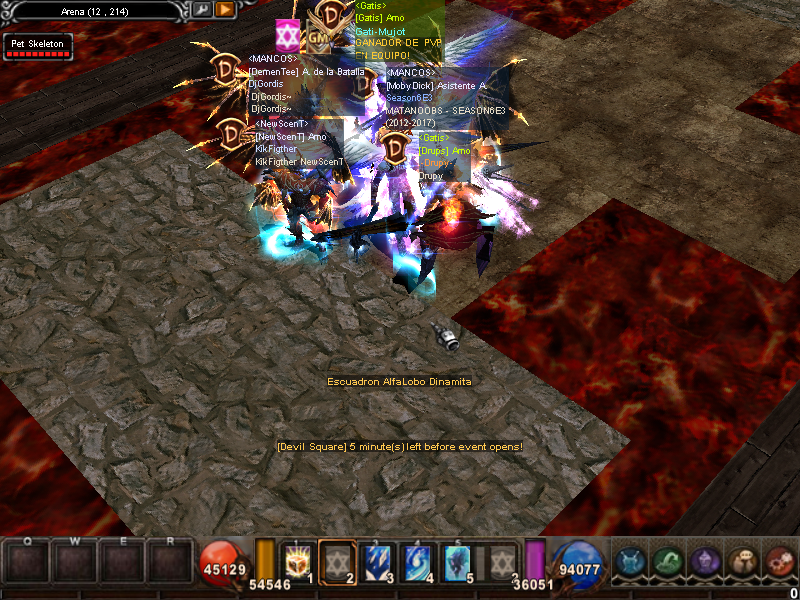Open the brown character menu icon
This screenshot has height=600, width=800.
tap(741, 562)
